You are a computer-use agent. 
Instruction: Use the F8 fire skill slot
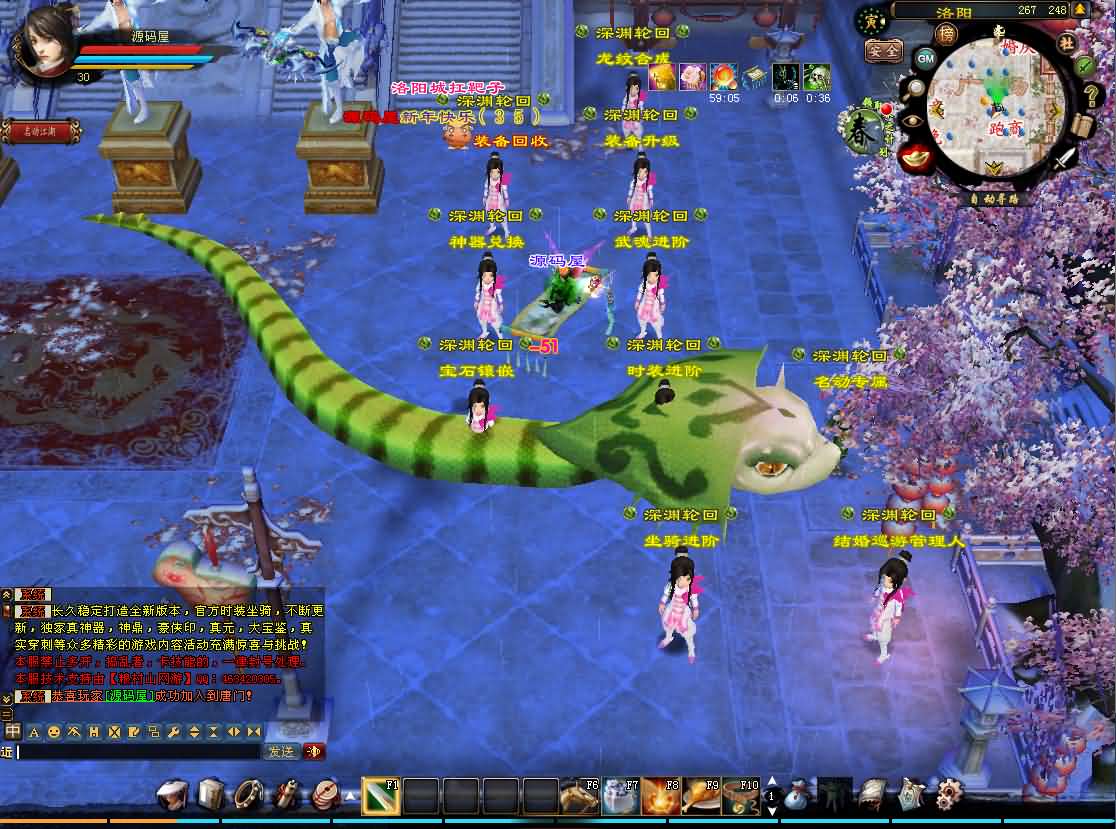(x=660, y=796)
